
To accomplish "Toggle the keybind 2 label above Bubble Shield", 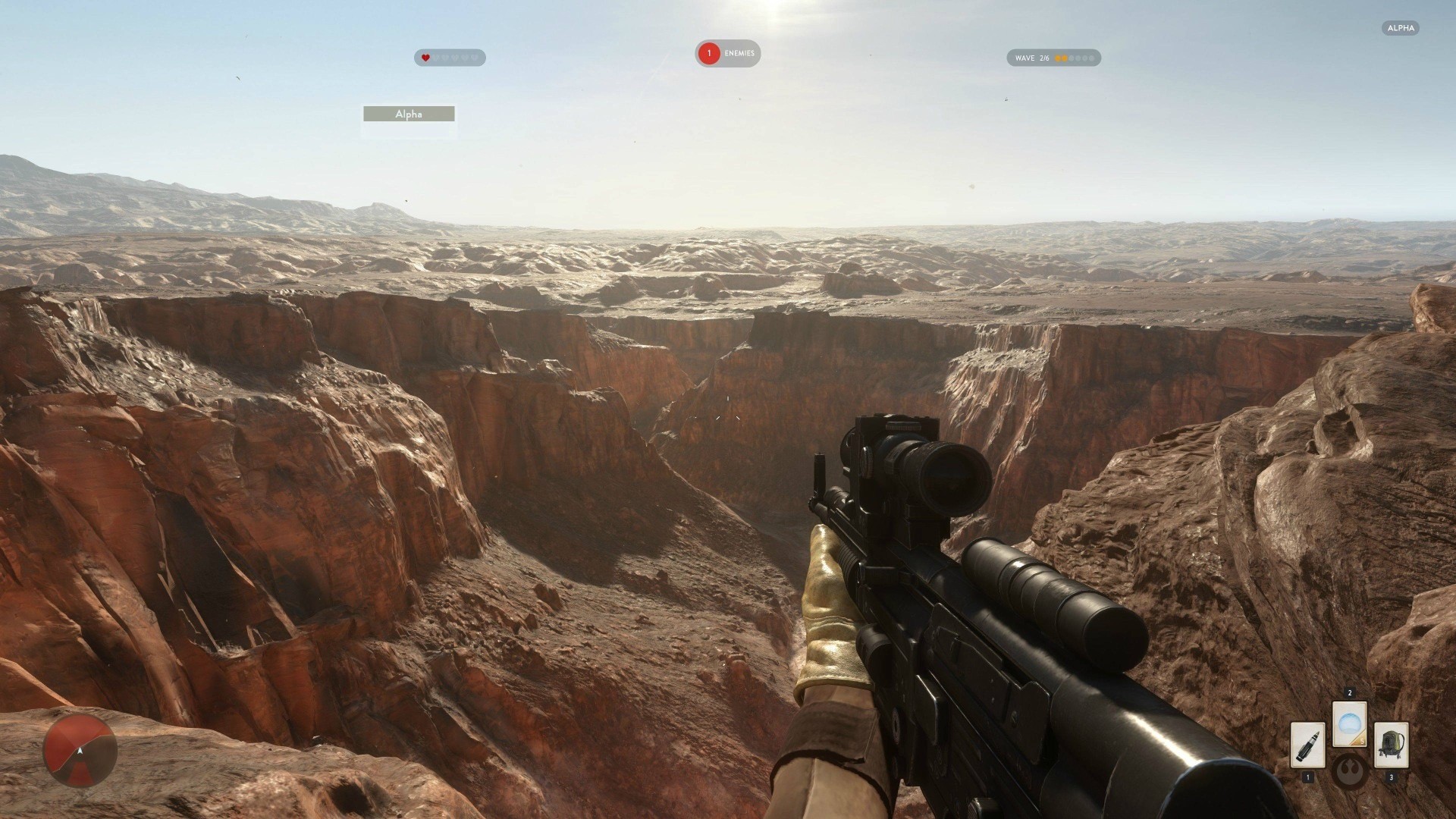I will click(x=1350, y=692).
